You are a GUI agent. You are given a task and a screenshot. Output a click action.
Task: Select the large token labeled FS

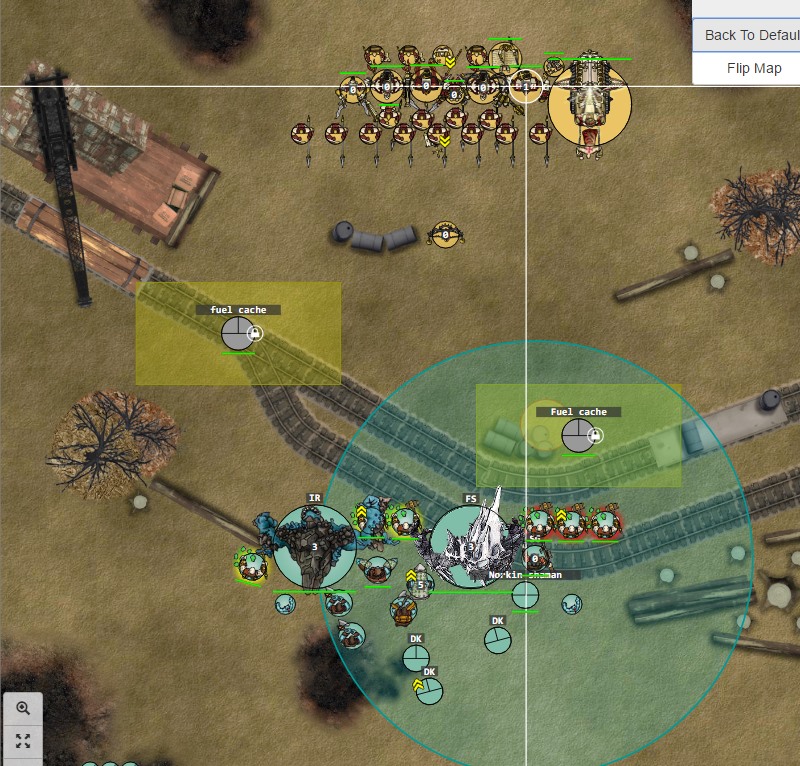pyautogui.click(x=470, y=546)
